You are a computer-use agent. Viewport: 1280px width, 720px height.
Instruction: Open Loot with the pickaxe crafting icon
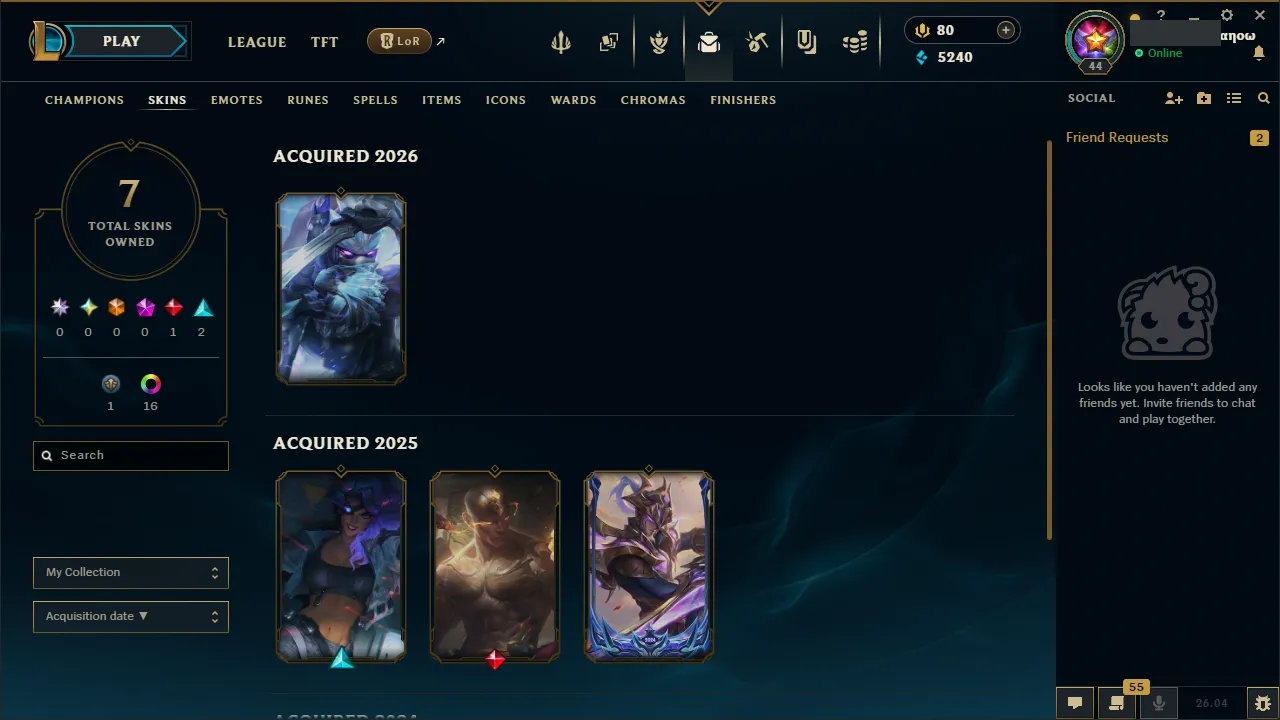point(757,41)
